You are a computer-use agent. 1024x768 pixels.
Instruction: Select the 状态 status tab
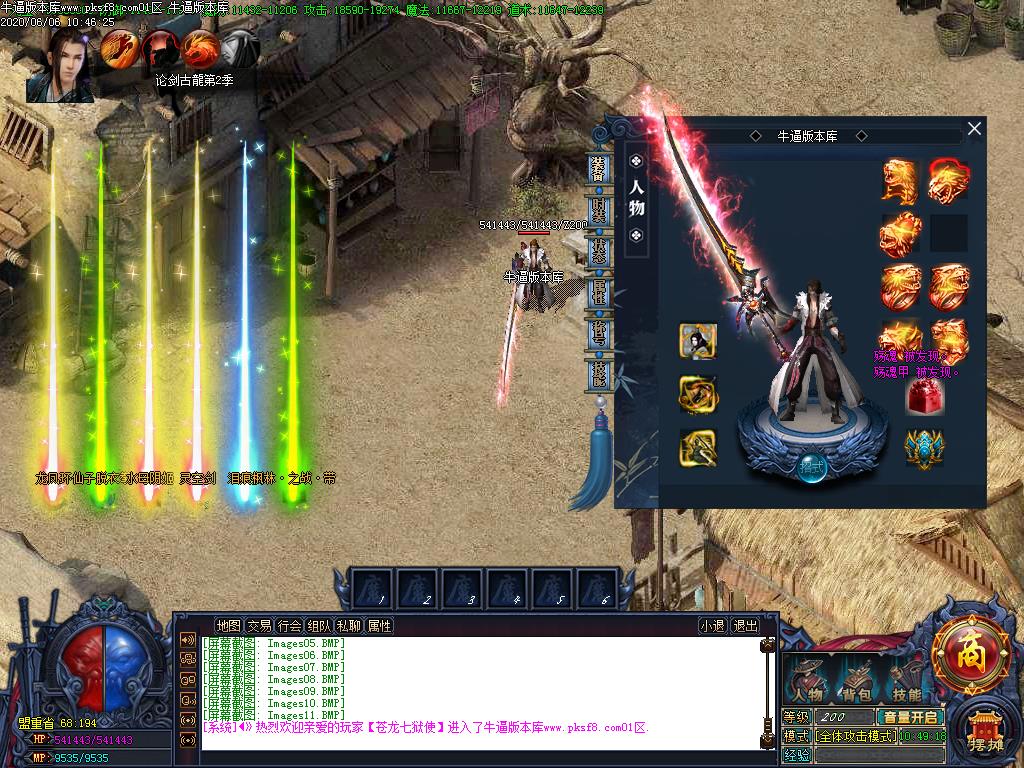(x=599, y=251)
